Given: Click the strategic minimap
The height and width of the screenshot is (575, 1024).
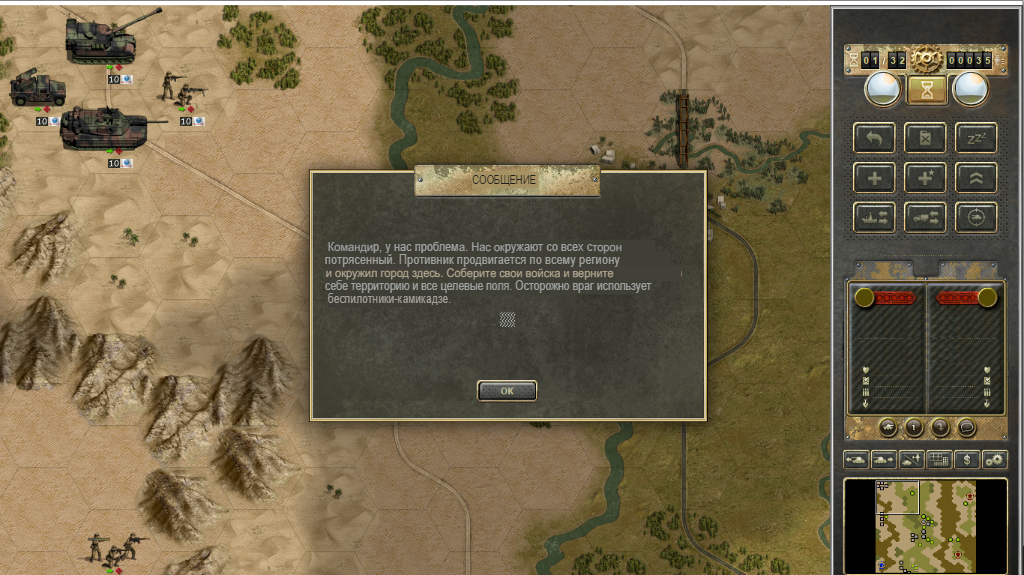Looking at the screenshot, I should (925, 525).
